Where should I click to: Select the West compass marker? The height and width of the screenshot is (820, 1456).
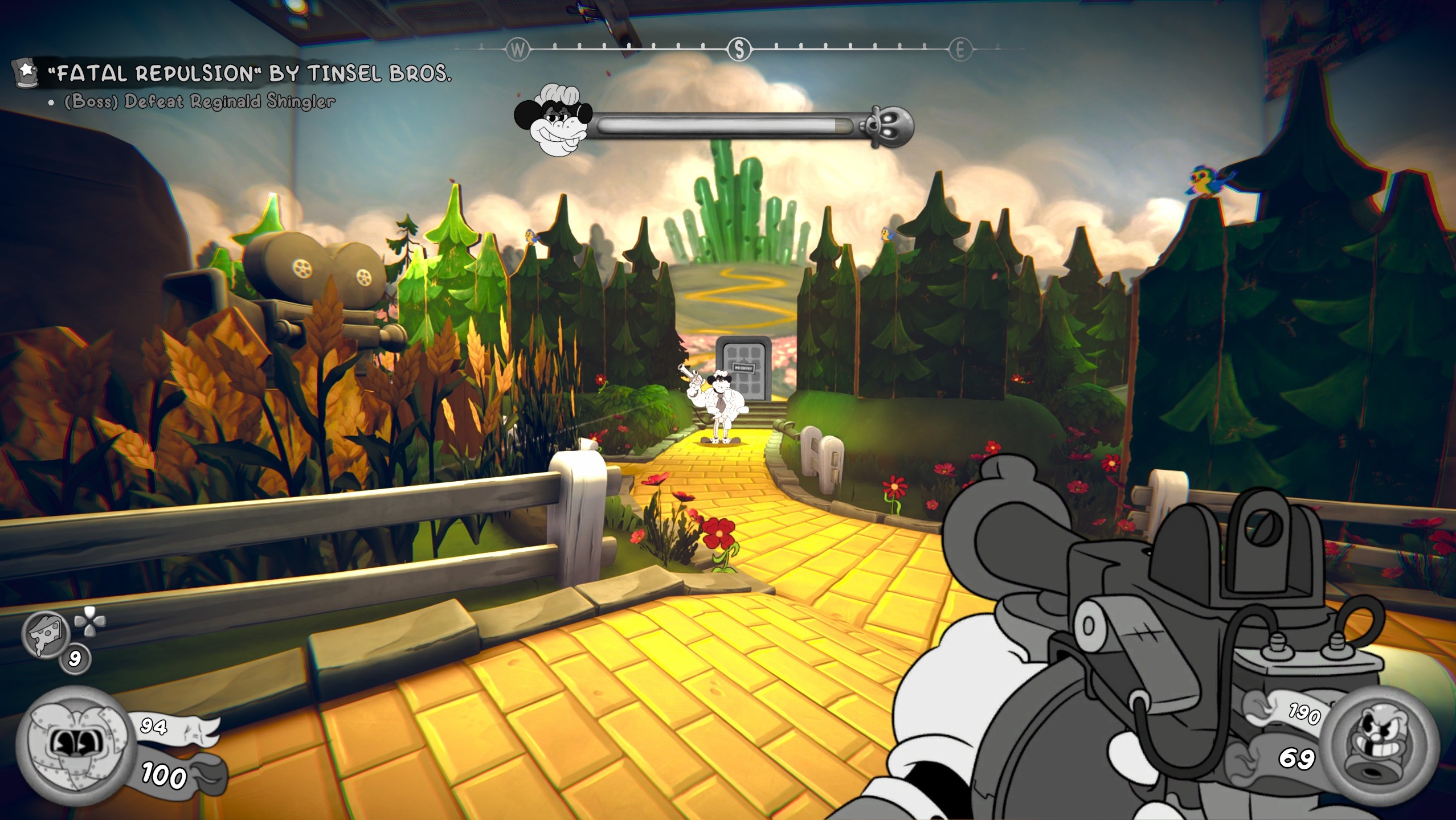(x=517, y=50)
